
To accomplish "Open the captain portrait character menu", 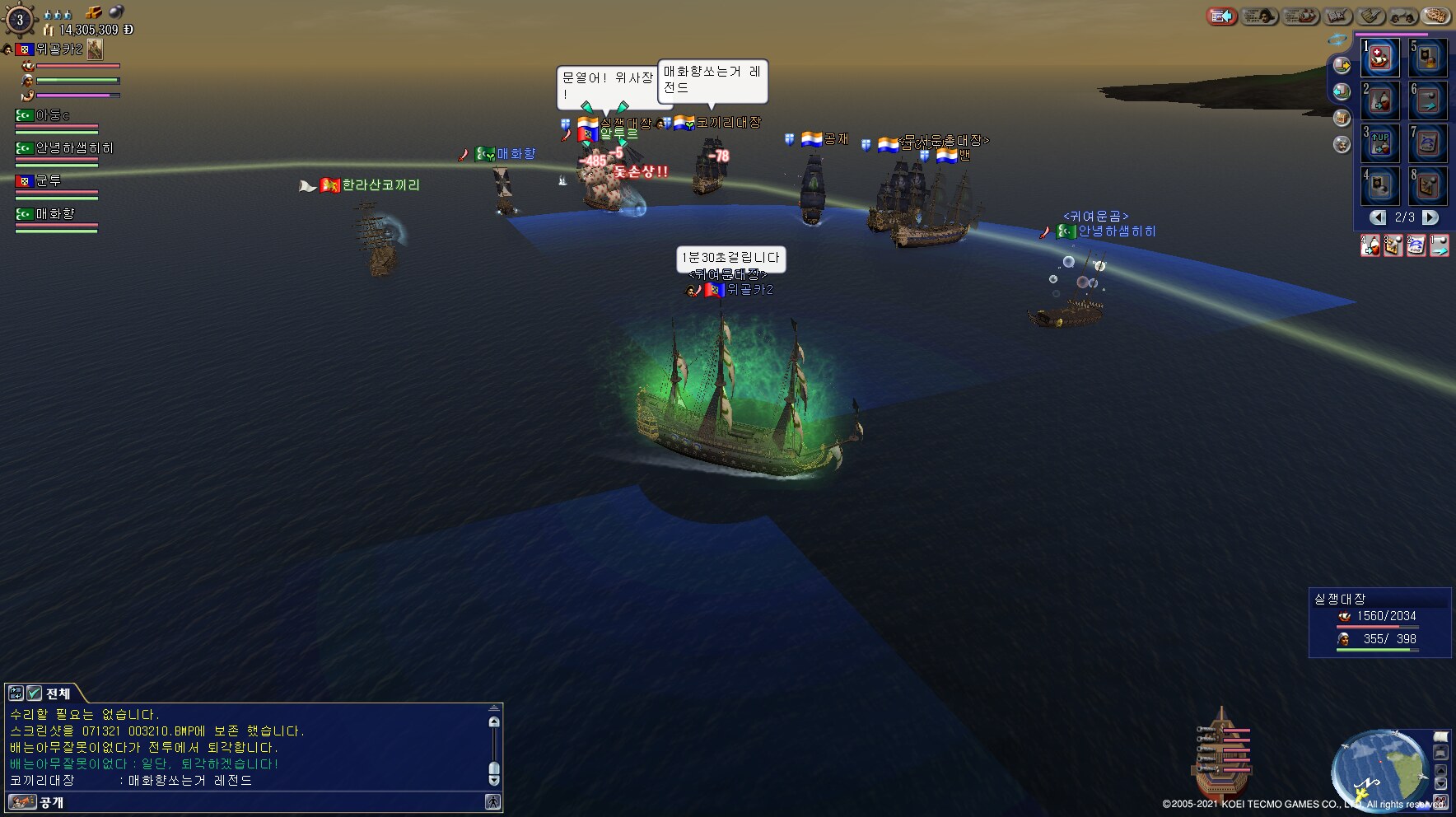I will 1259,16.
